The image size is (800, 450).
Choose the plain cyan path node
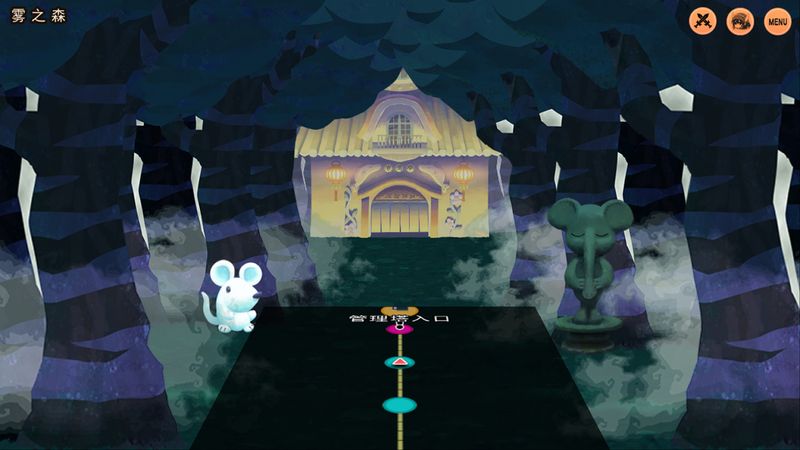pyautogui.click(x=400, y=405)
